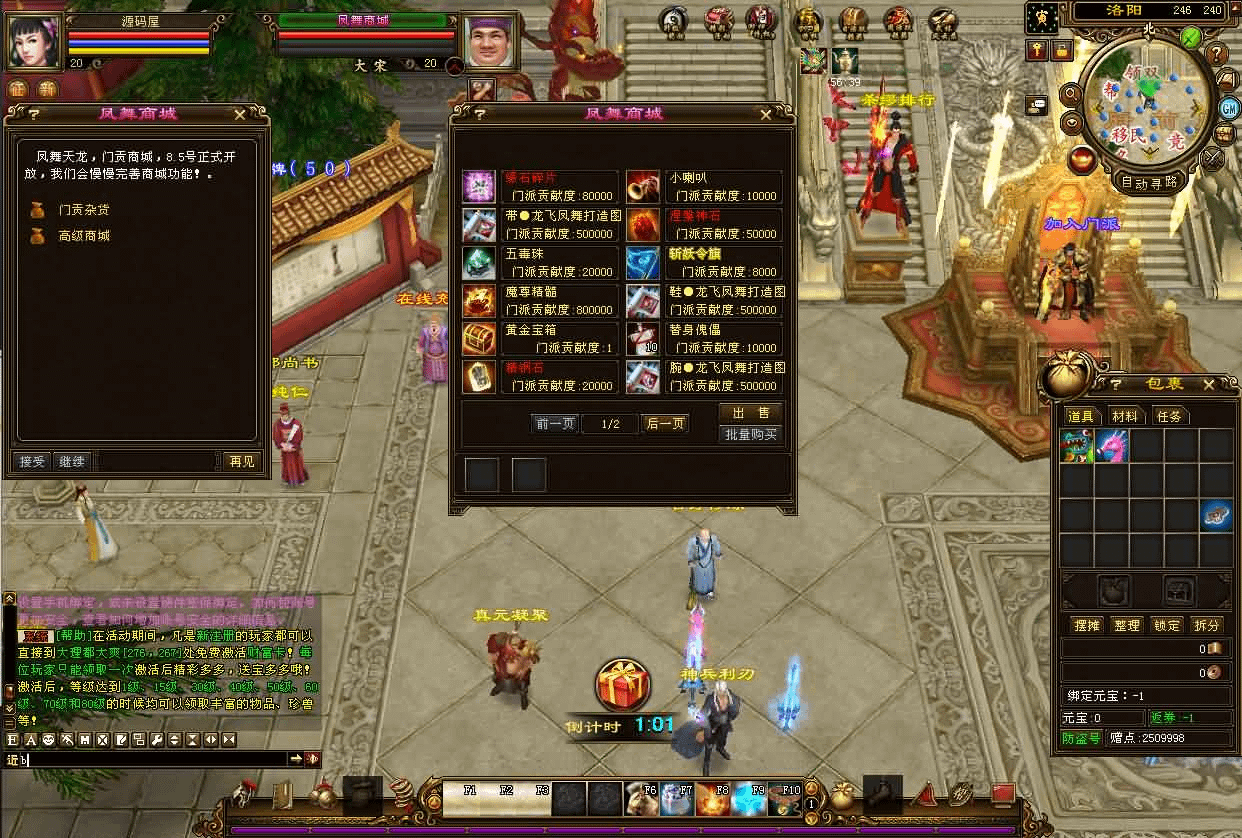
Task: Switch to the 材料 materials tab
Action: [1125, 416]
